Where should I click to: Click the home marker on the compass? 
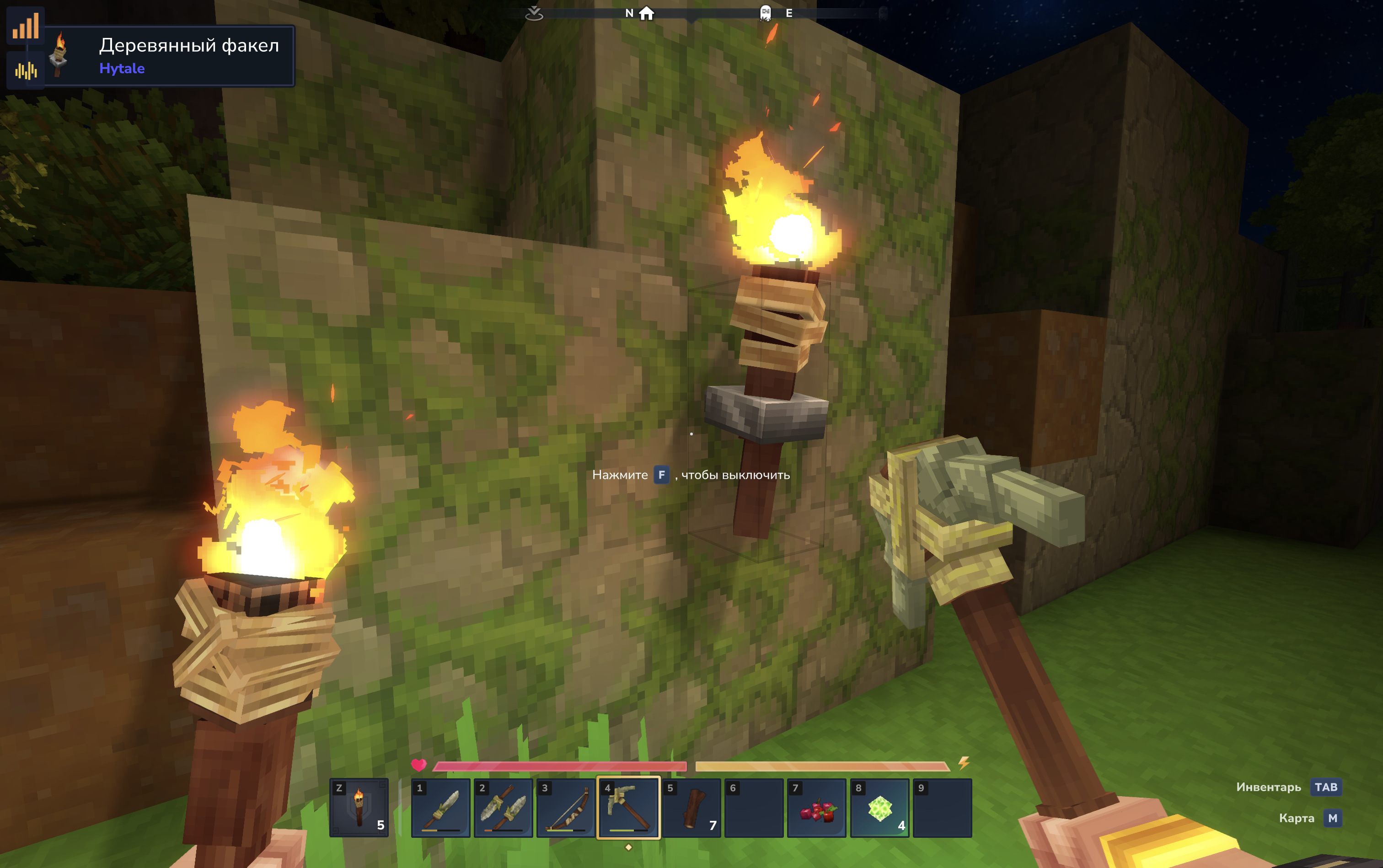pos(646,13)
